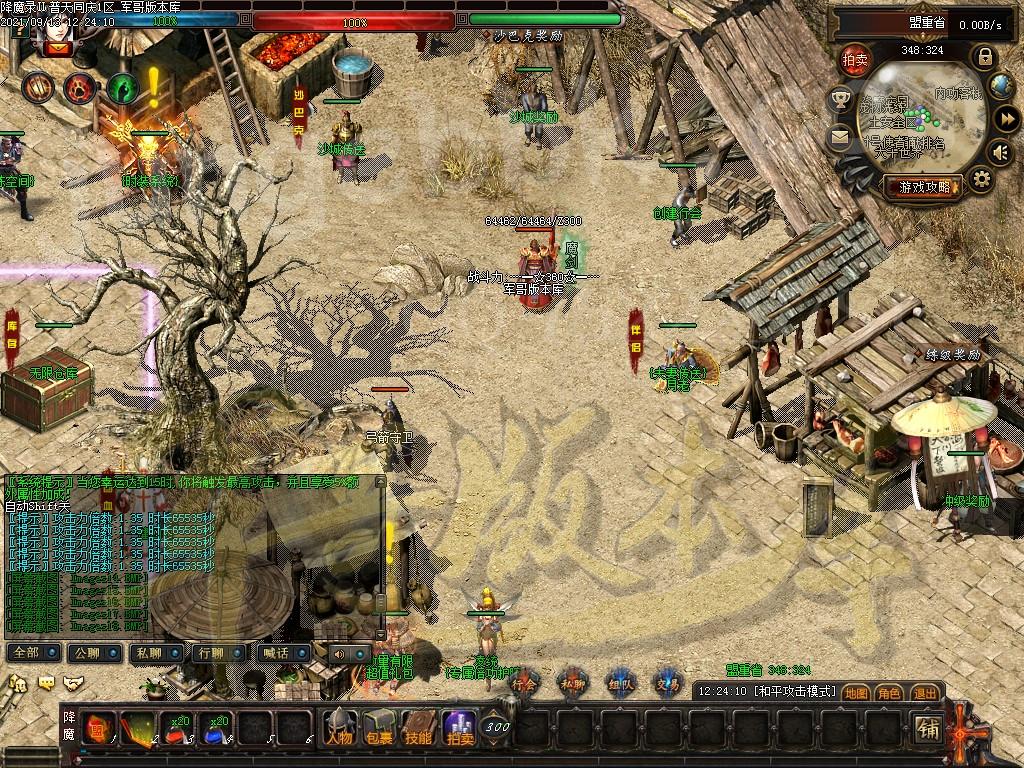
Task: Open the 铺 shop button
Action: click(x=928, y=730)
